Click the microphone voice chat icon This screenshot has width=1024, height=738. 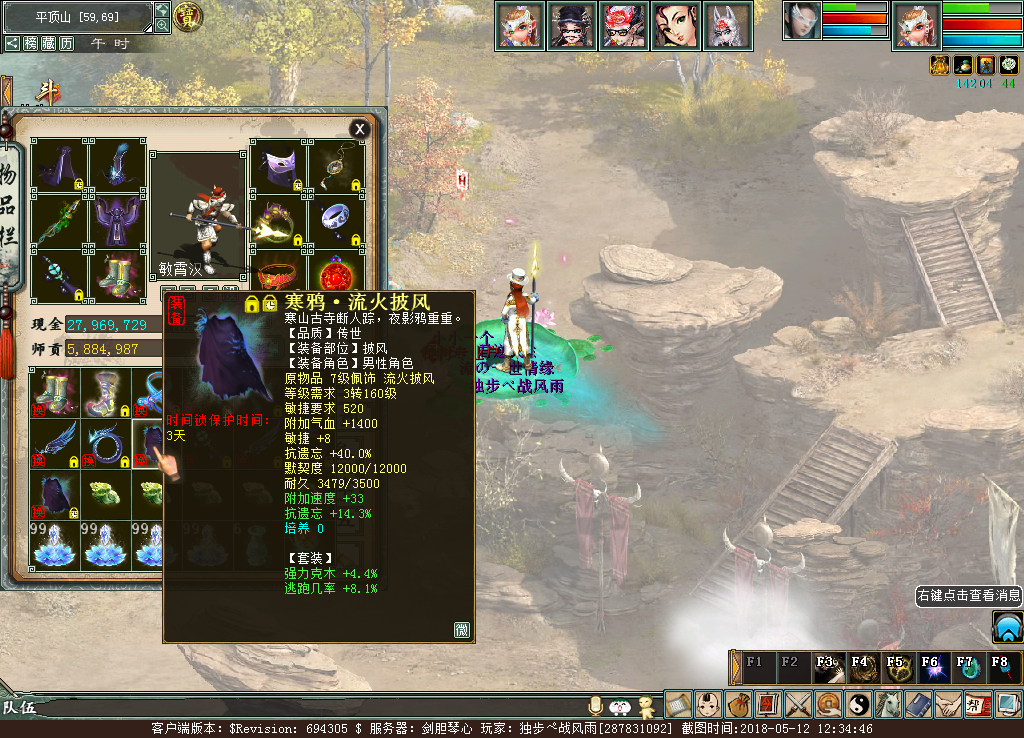597,706
